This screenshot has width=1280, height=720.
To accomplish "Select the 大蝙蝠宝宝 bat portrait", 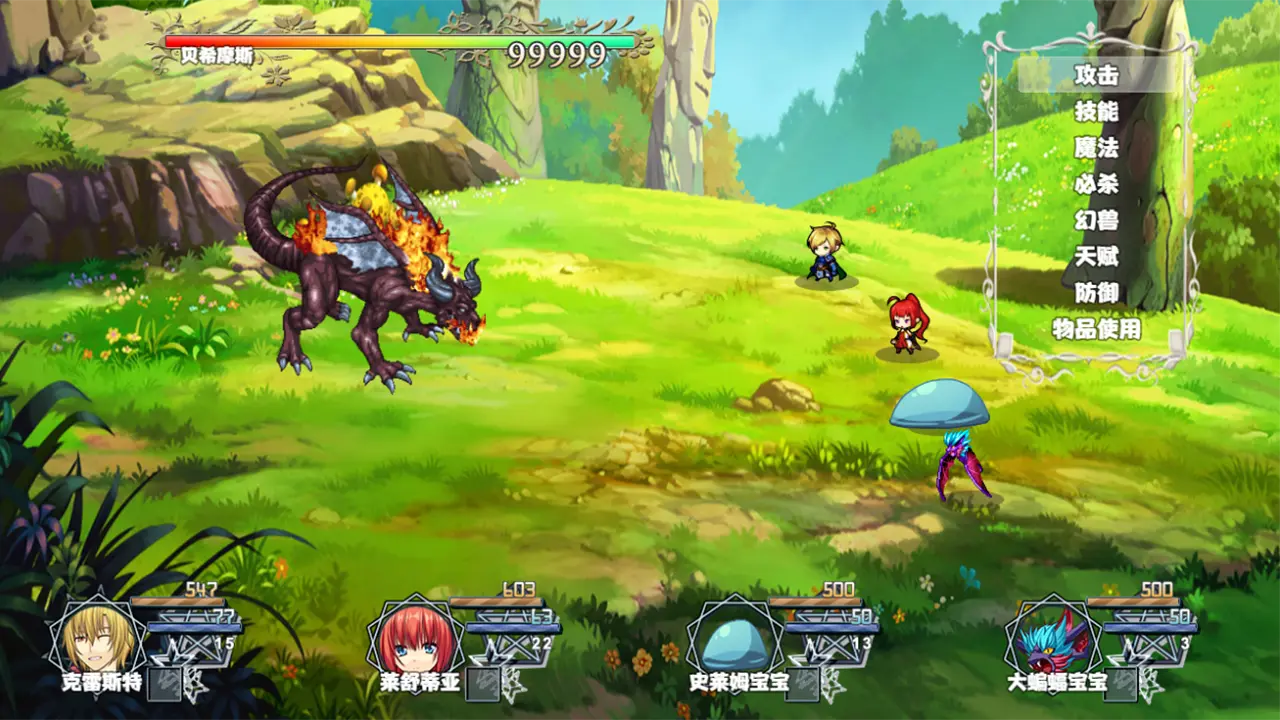I will point(1052,640).
